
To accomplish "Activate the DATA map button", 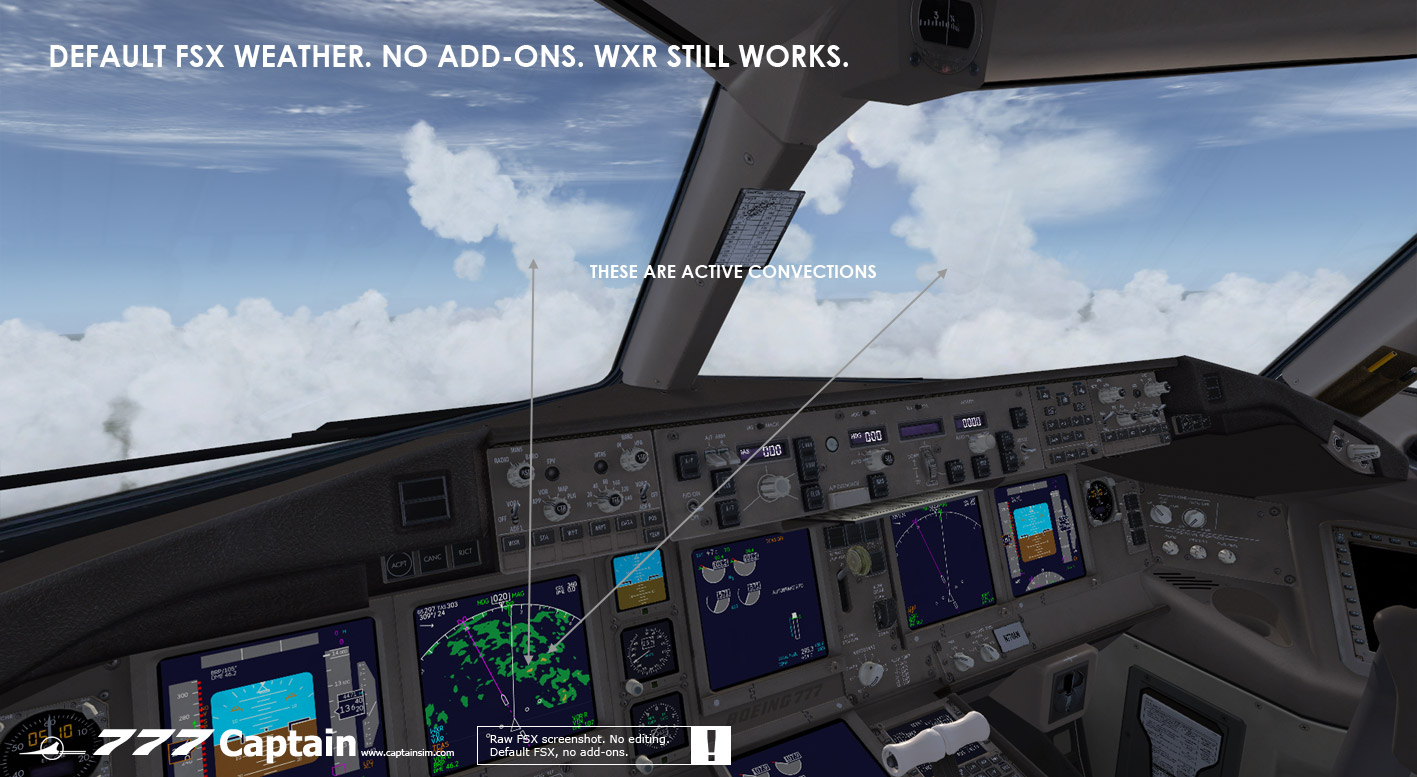I will 626,522.
